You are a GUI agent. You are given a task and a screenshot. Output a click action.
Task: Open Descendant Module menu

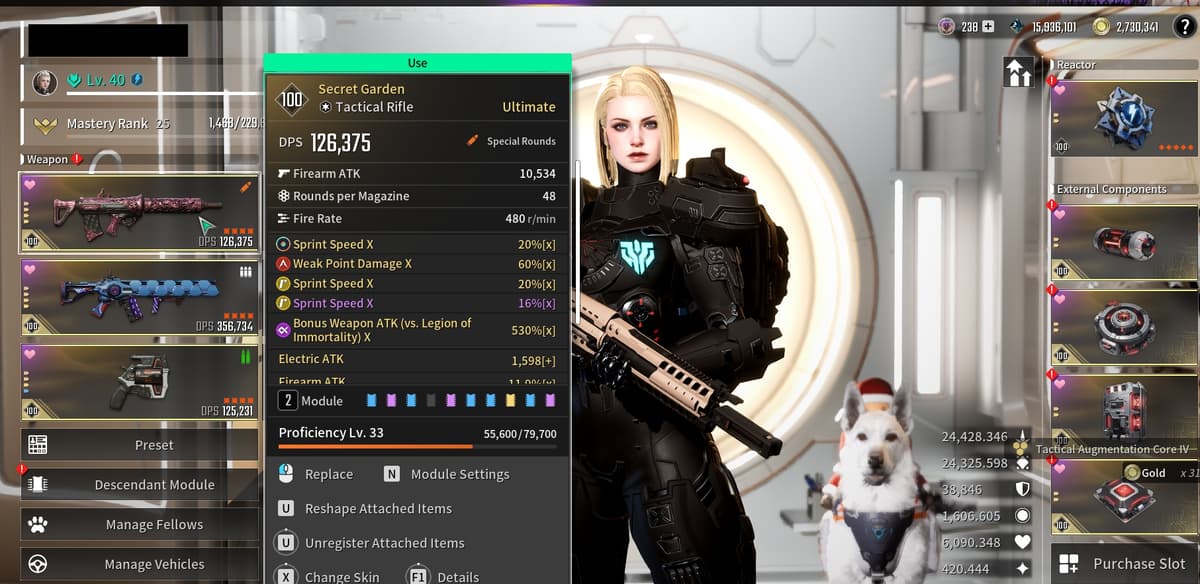140,485
